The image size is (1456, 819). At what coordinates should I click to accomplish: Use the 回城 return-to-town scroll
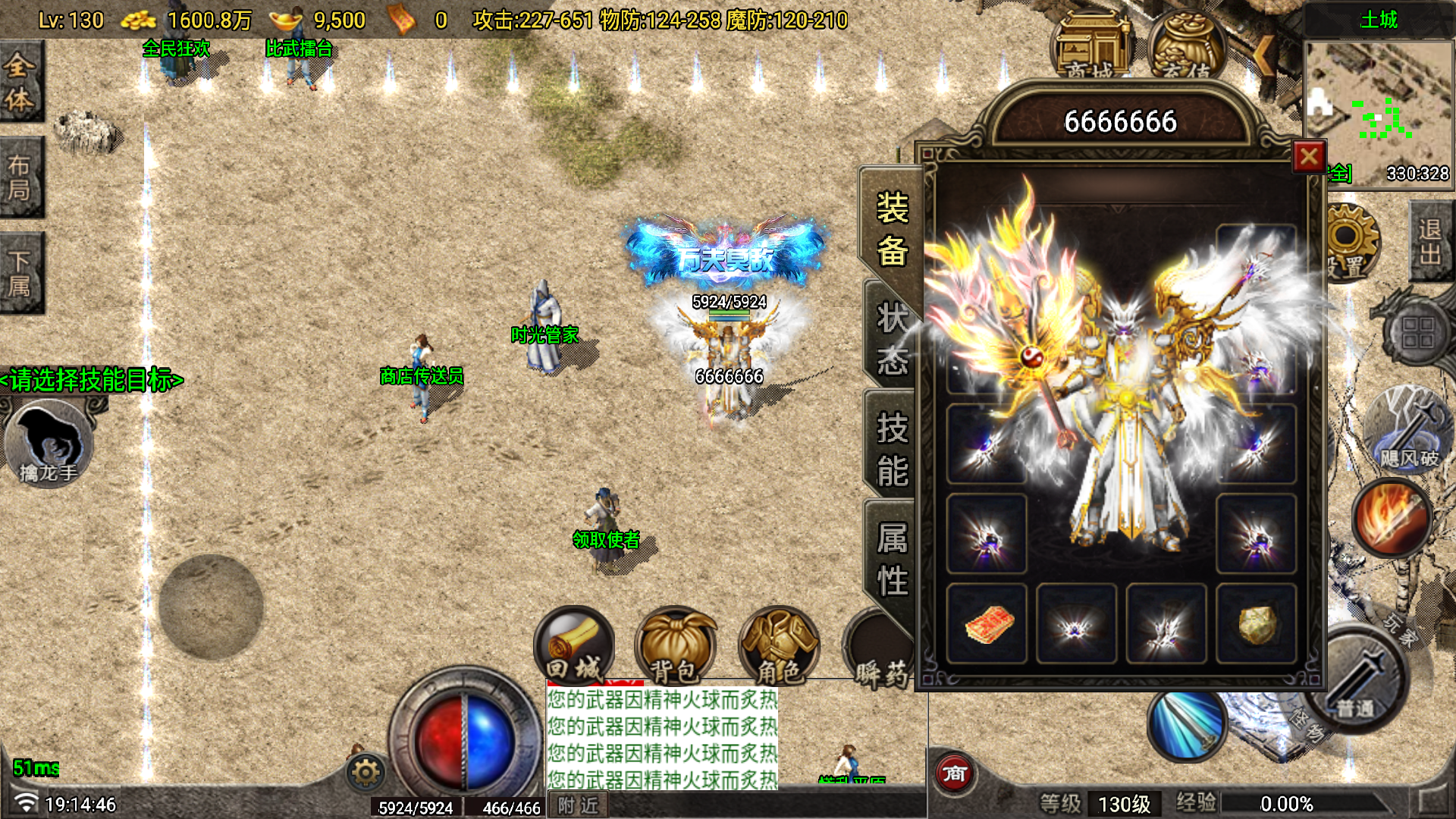point(574,646)
